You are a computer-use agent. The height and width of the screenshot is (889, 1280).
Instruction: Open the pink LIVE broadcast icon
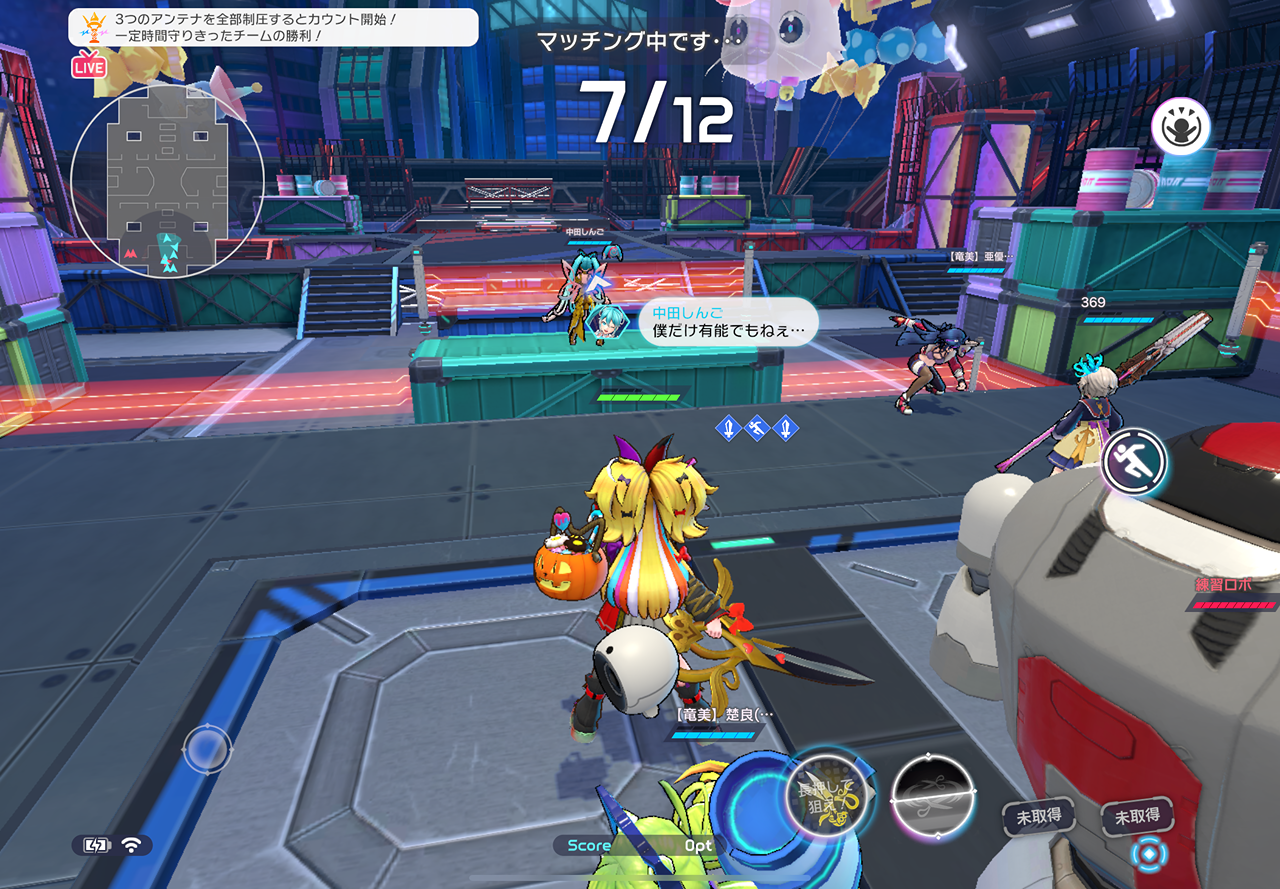click(89, 66)
